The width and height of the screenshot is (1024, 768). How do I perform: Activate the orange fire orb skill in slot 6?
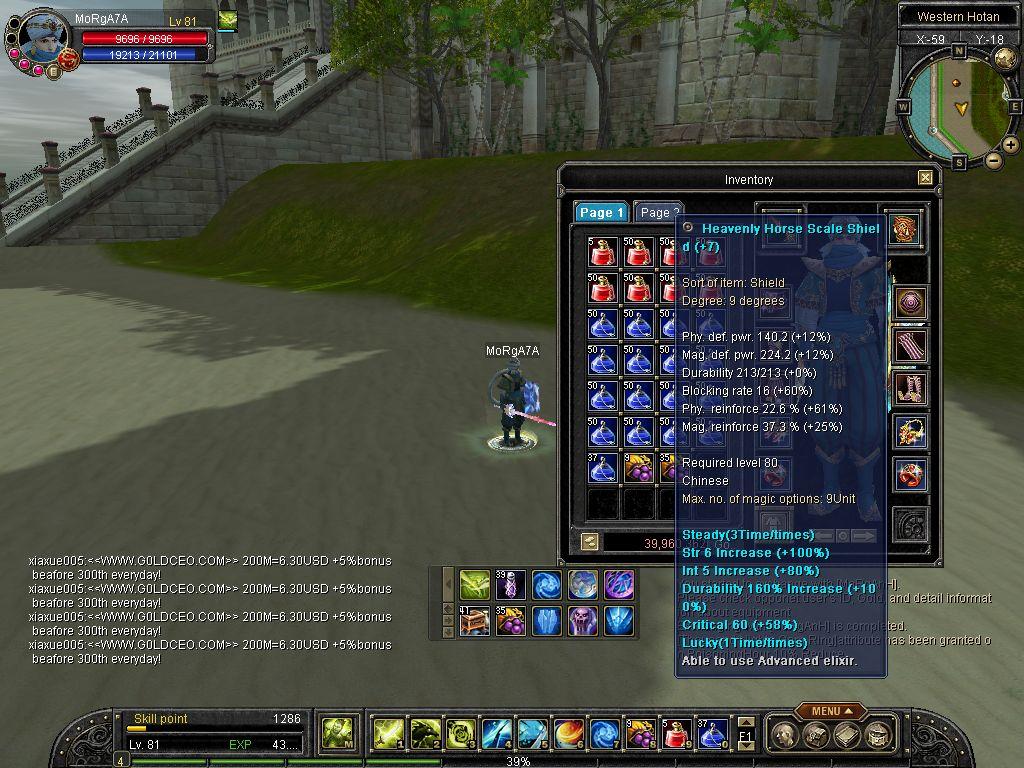click(567, 734)
